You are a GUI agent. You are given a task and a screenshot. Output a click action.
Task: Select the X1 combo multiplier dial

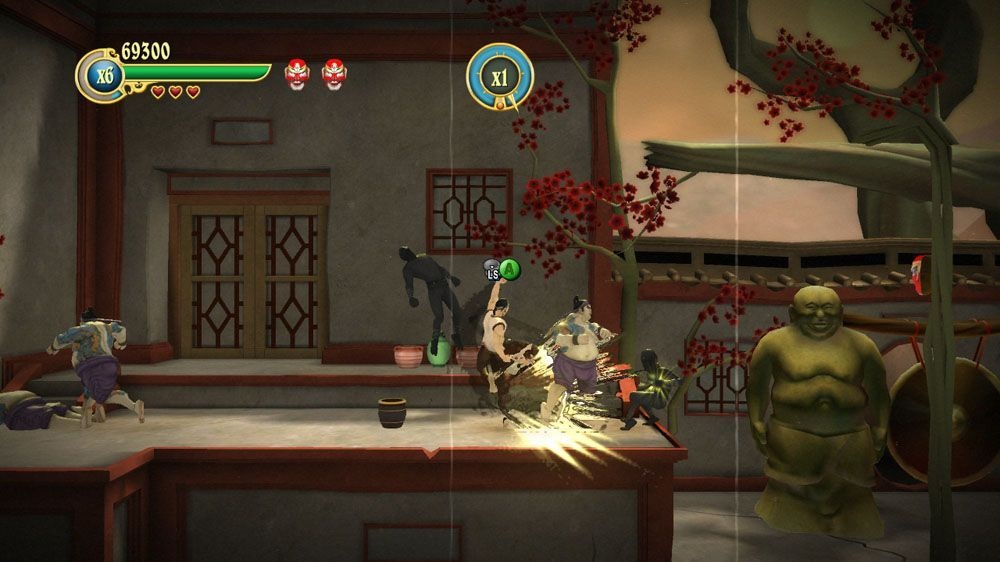click(500, 76)
